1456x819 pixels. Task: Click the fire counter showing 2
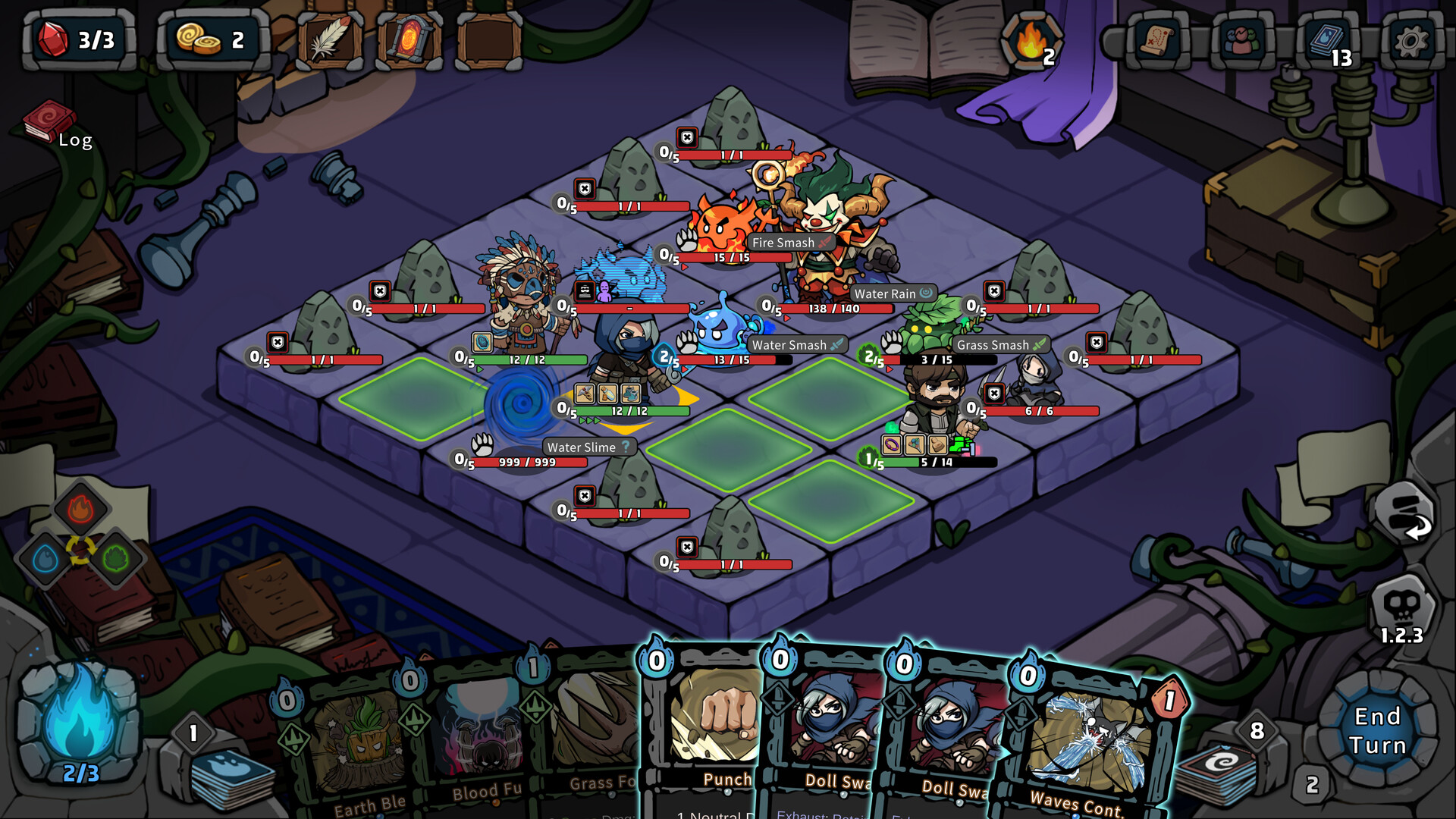click(1032, 42)
